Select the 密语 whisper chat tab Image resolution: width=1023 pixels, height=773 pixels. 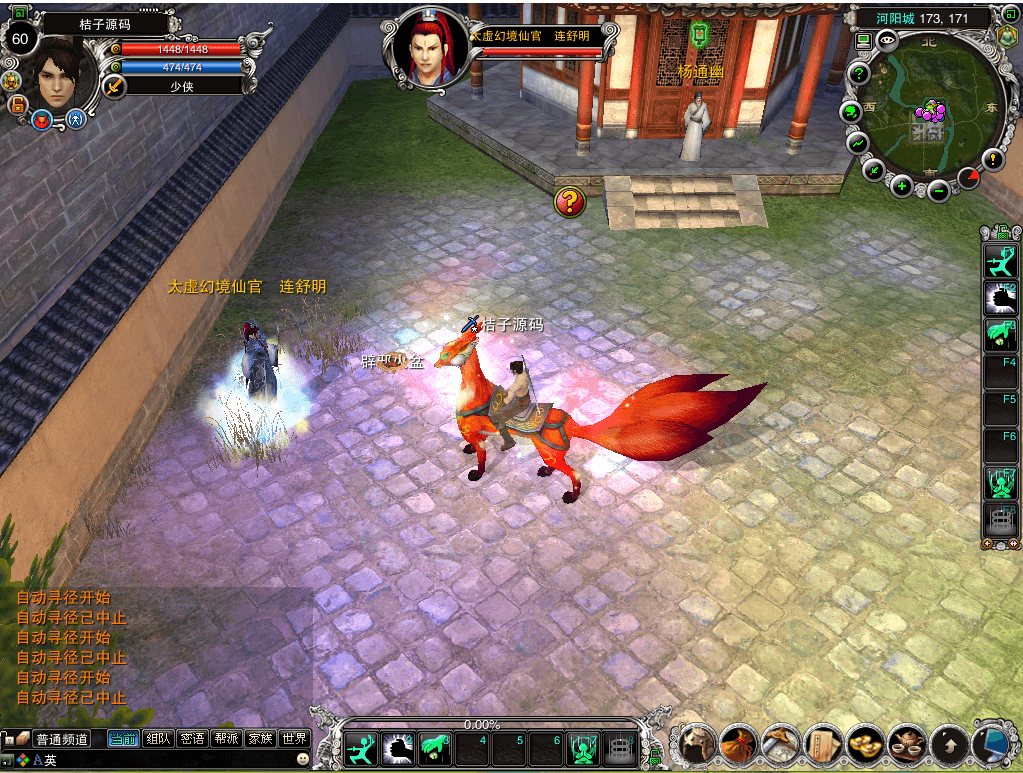(192, 739)
